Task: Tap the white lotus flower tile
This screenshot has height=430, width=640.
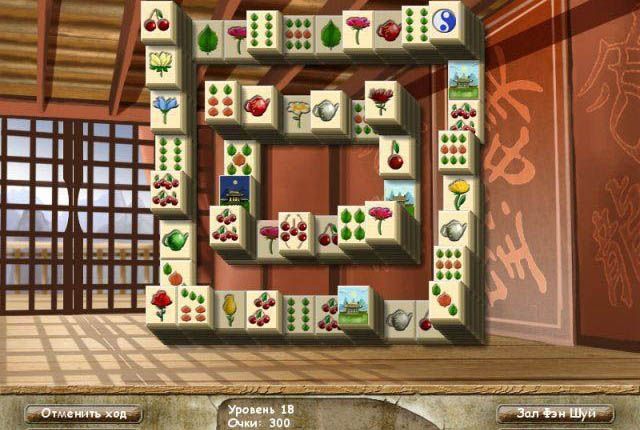Action: [160, 62]
